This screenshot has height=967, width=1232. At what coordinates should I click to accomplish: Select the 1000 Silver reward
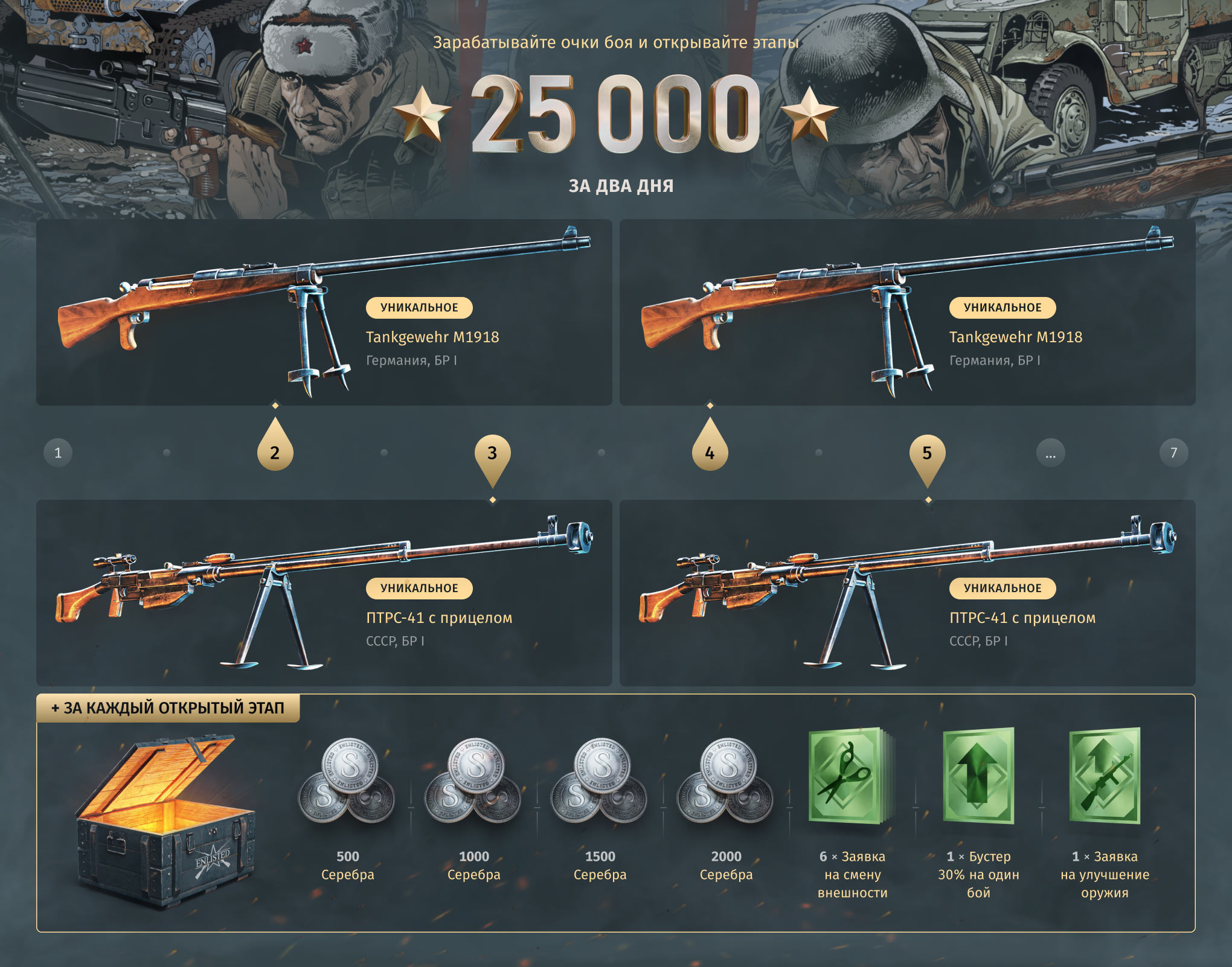[x=473, y=782]
